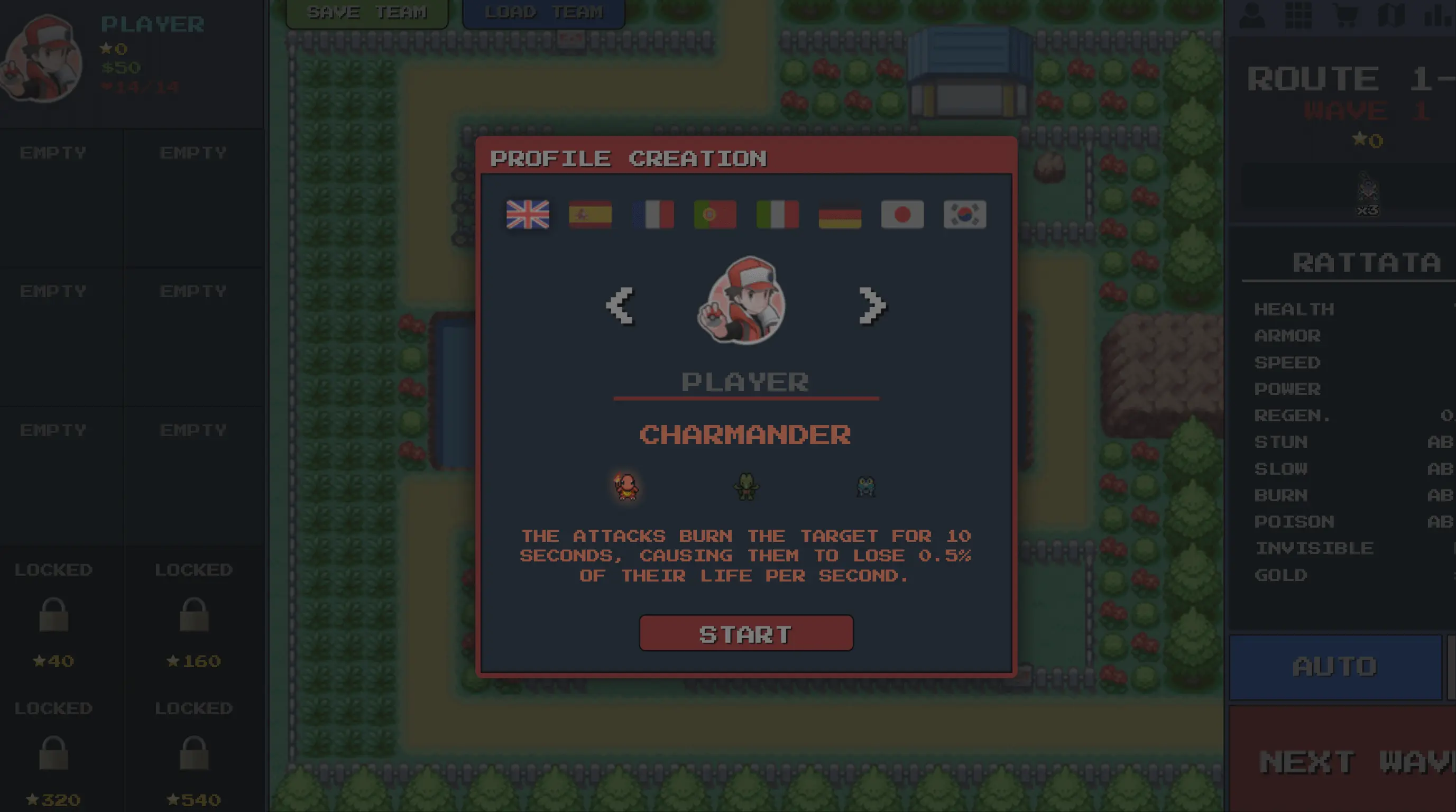The width and height of the screenshot is (1456, 812).
Task: Choose the German flag language
Action: coord(840,215)
